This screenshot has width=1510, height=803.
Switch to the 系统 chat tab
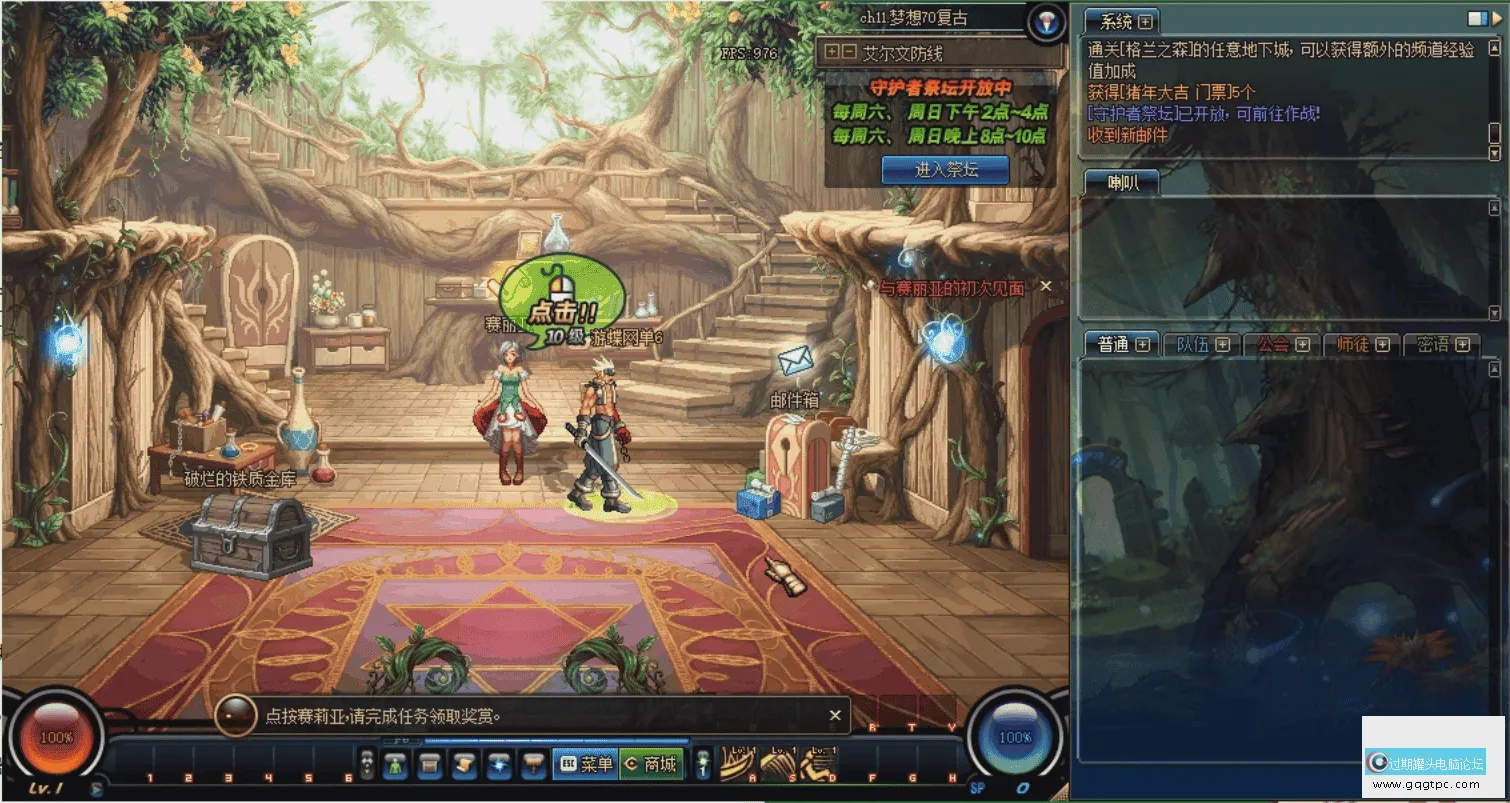[1116, 21]
